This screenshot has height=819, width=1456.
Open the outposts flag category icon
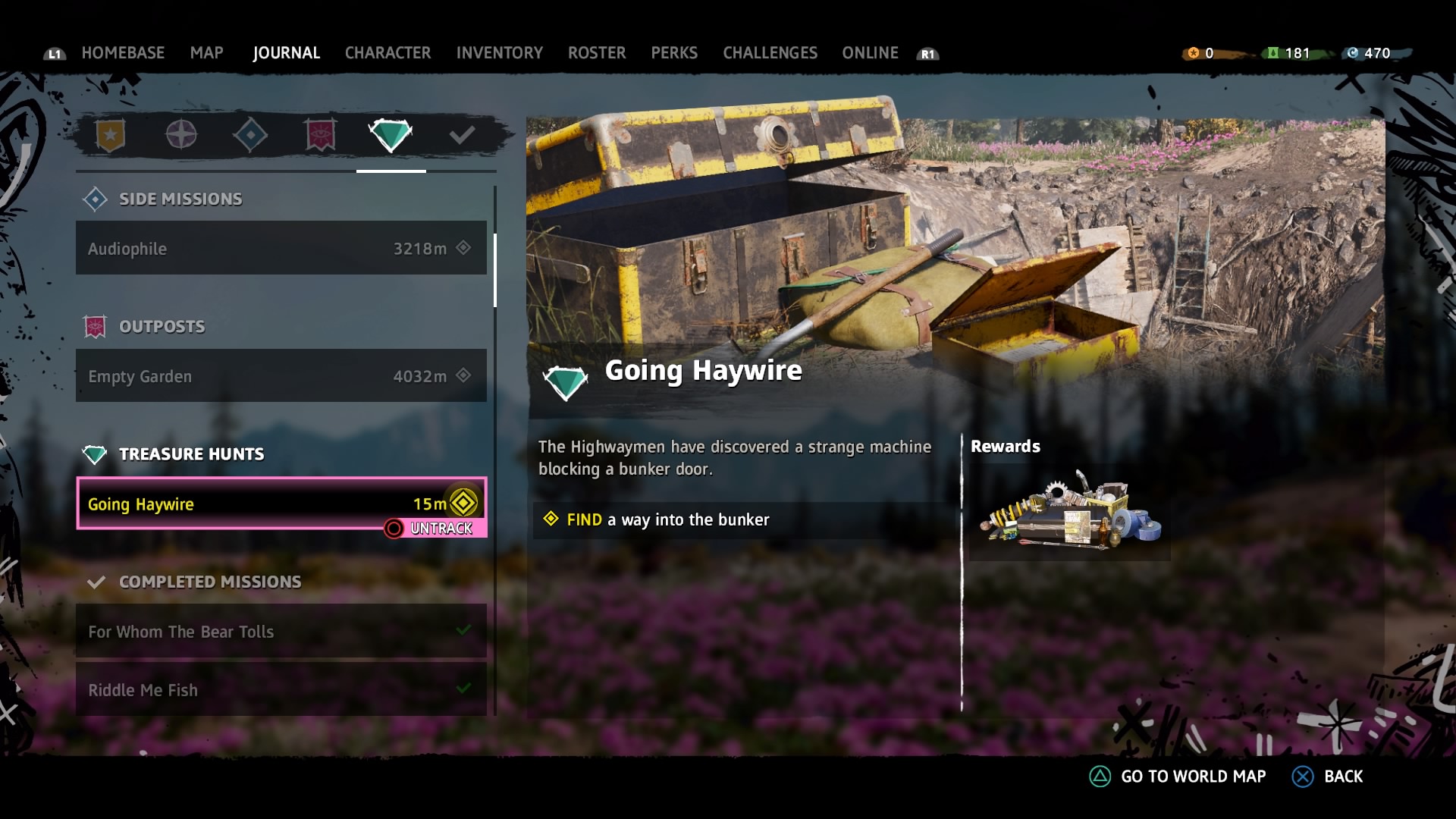[319, 135]
